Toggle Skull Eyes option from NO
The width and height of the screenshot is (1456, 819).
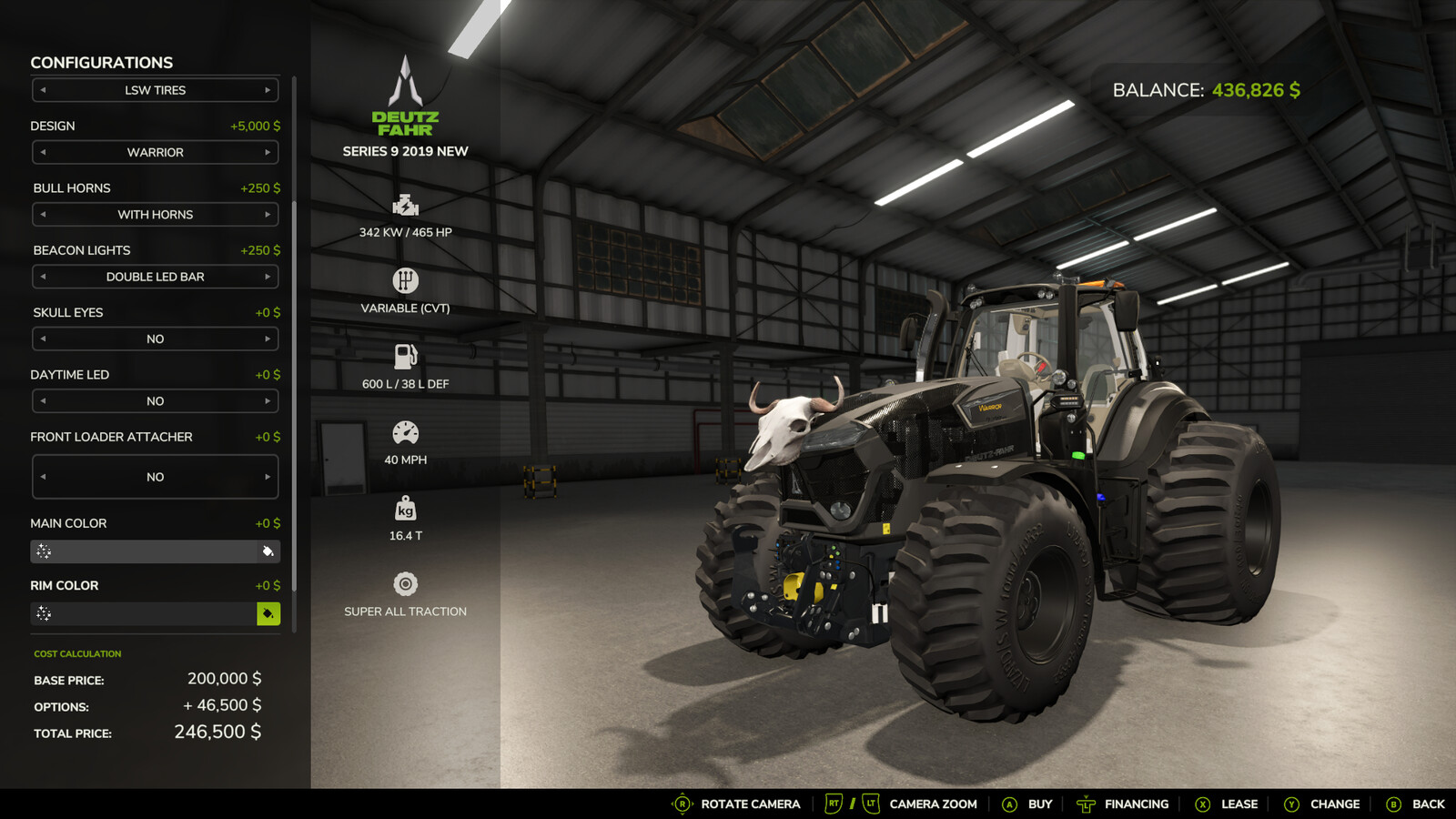pos(269,339)
